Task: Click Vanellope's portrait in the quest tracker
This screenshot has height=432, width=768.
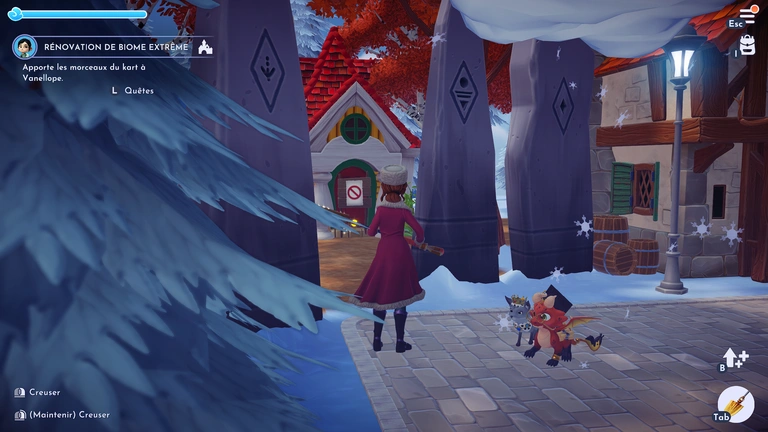Action: [x=25, y=47]
